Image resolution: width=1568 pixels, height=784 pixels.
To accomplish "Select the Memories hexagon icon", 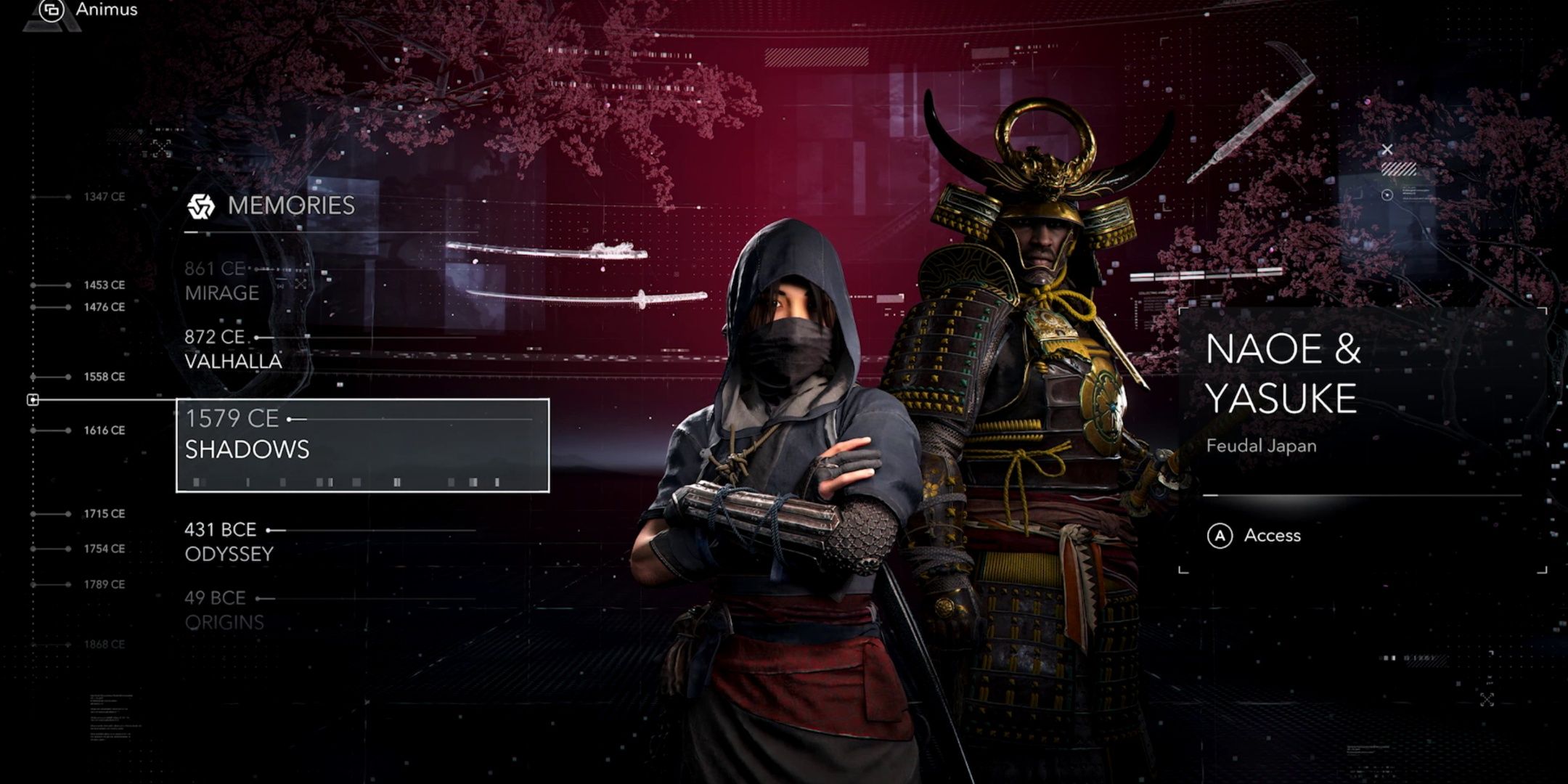I will 202,205.
